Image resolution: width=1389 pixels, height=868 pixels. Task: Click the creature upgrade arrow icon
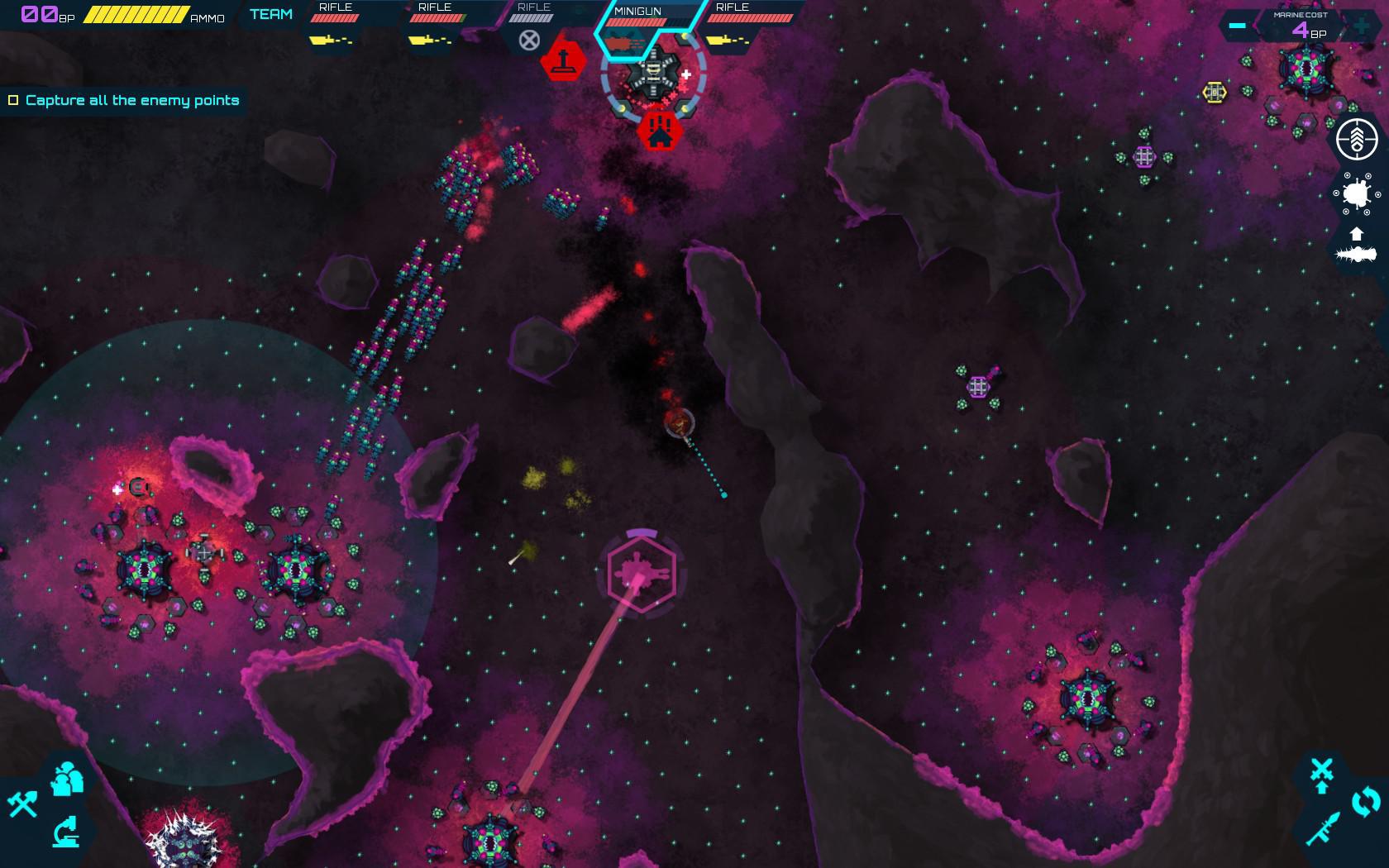point(1357,234)
